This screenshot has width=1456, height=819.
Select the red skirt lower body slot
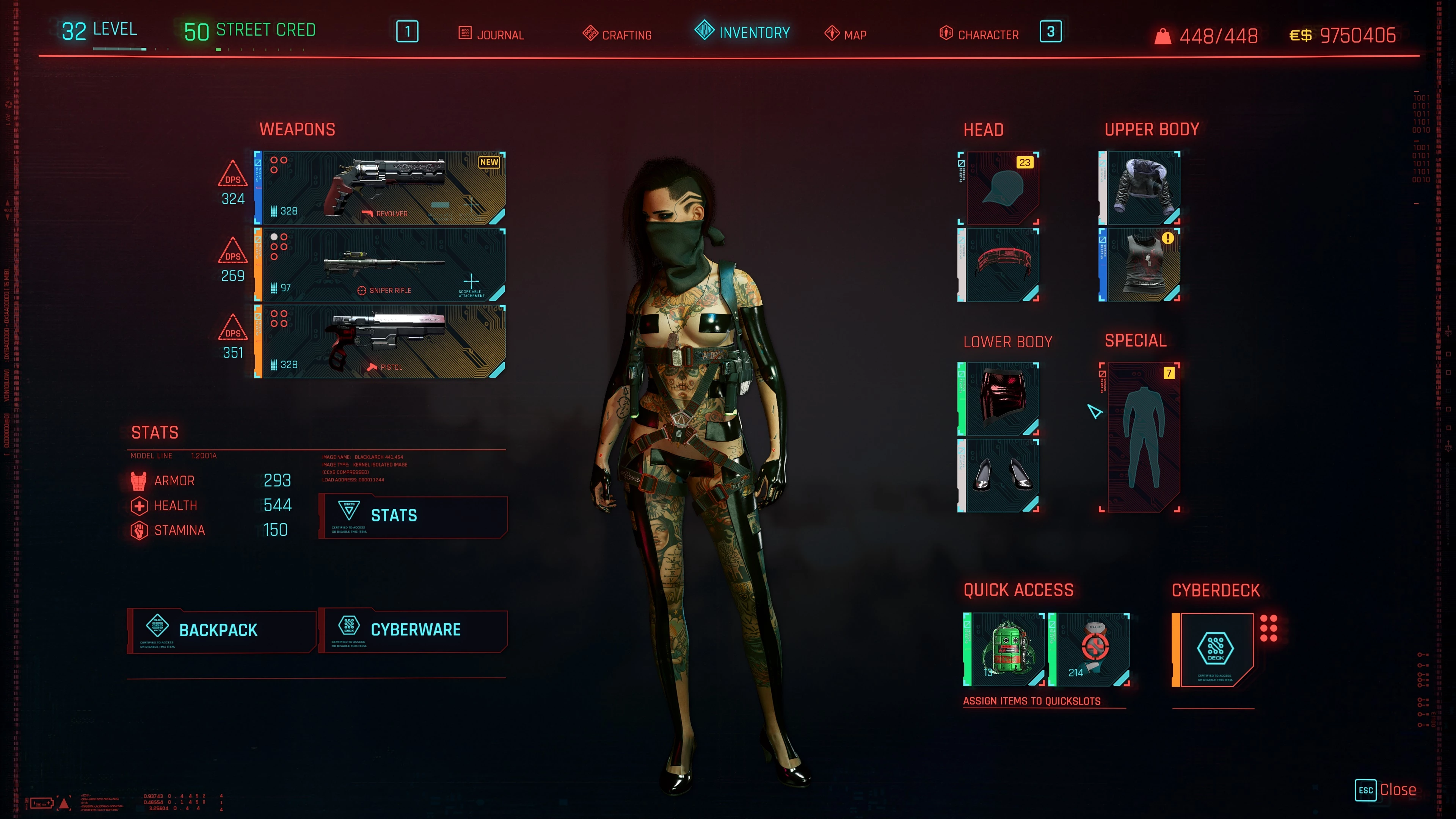click(999, 399)
